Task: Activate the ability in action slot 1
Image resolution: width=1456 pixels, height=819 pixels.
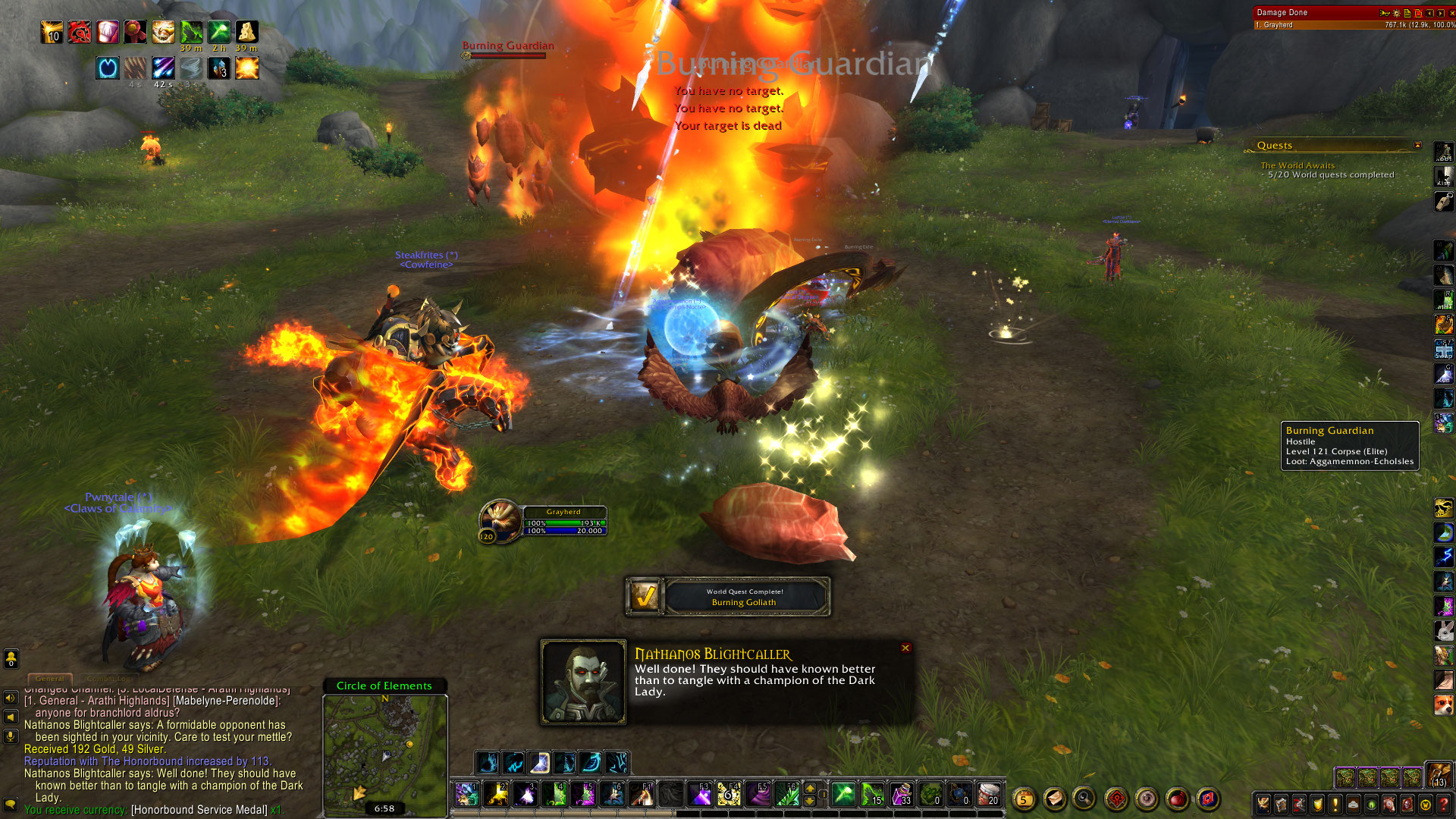Action: (466, 795)
